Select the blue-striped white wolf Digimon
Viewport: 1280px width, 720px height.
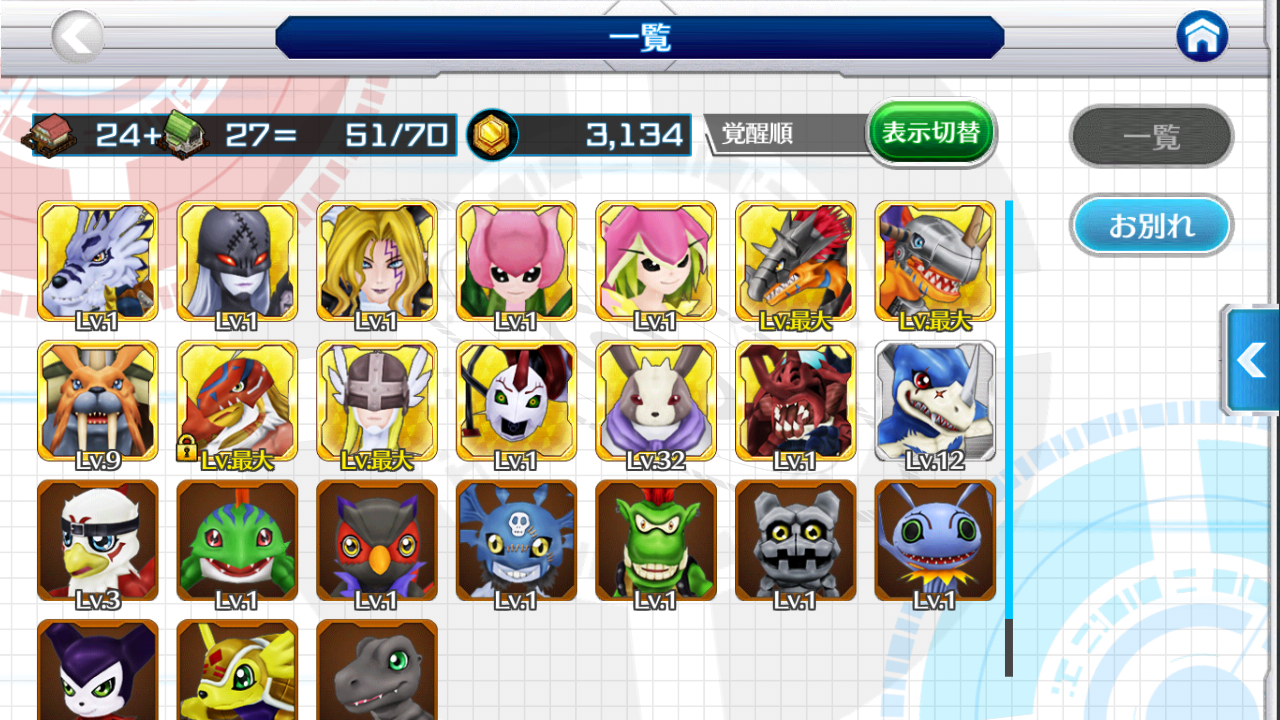point(97,261)
